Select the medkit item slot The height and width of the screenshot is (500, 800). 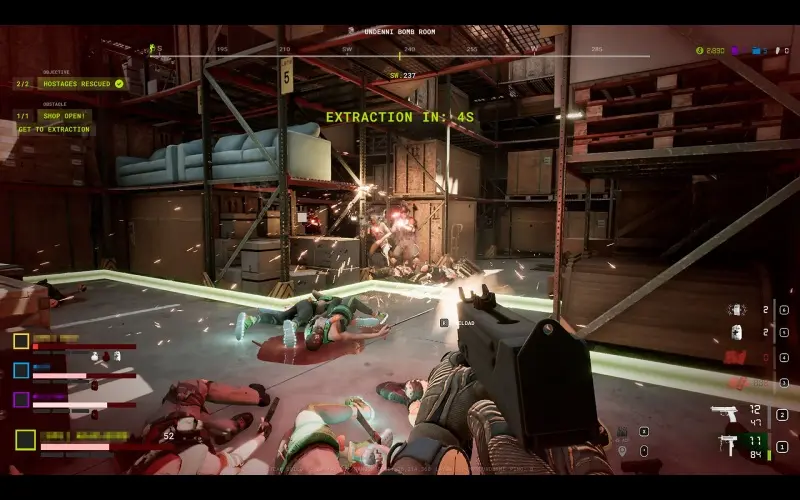pos(735,332)
